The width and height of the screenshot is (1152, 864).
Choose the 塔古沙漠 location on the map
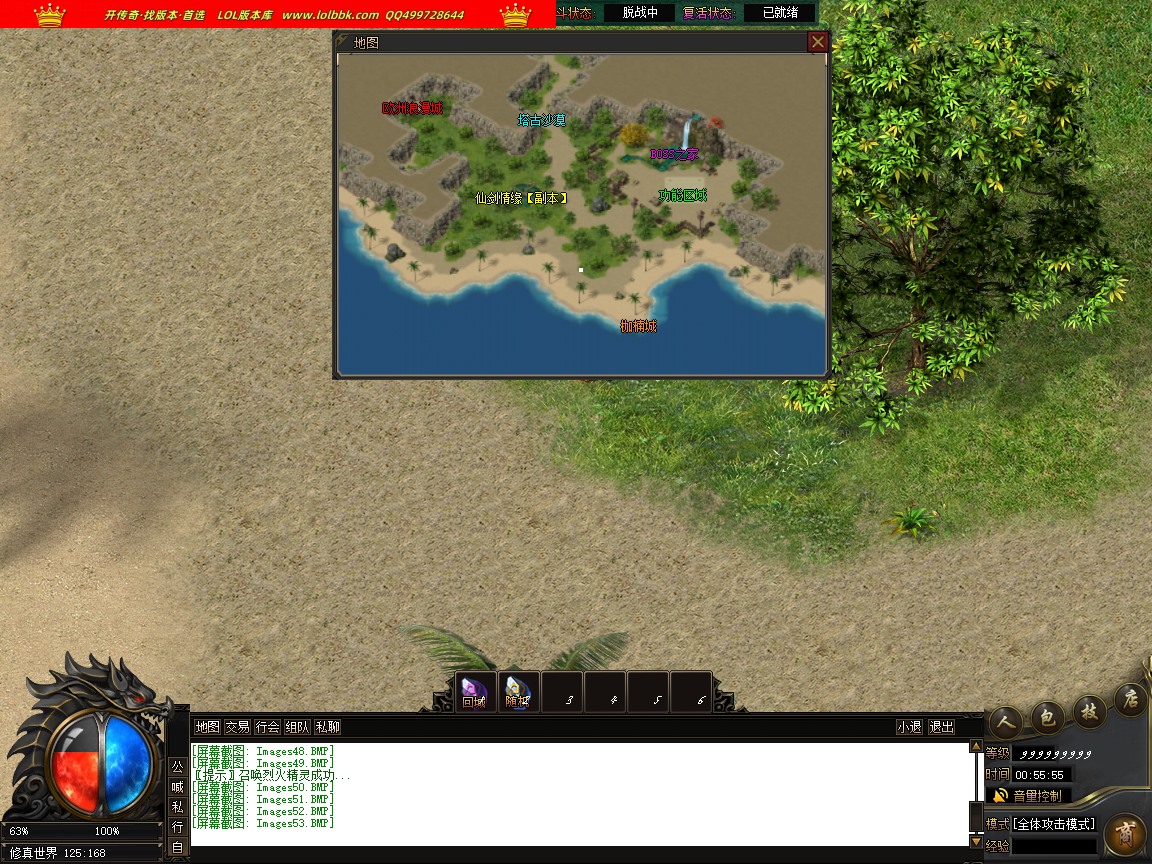pyautogui.click(x=542, y=121)
